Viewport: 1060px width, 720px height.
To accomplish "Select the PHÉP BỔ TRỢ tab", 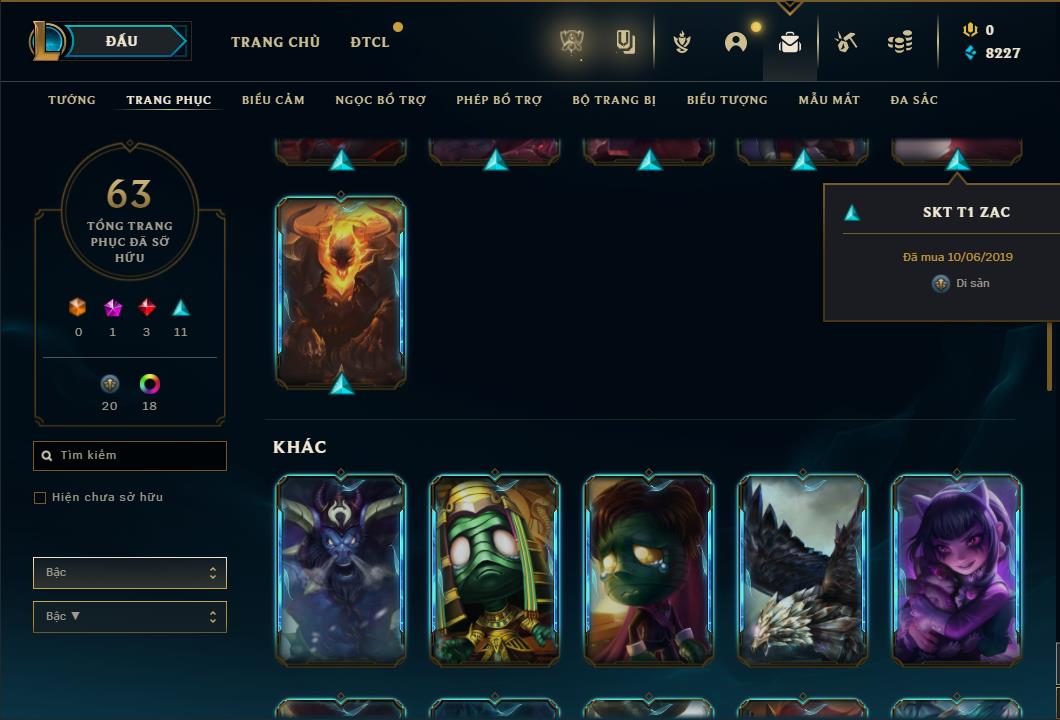I will click(499, 100).
